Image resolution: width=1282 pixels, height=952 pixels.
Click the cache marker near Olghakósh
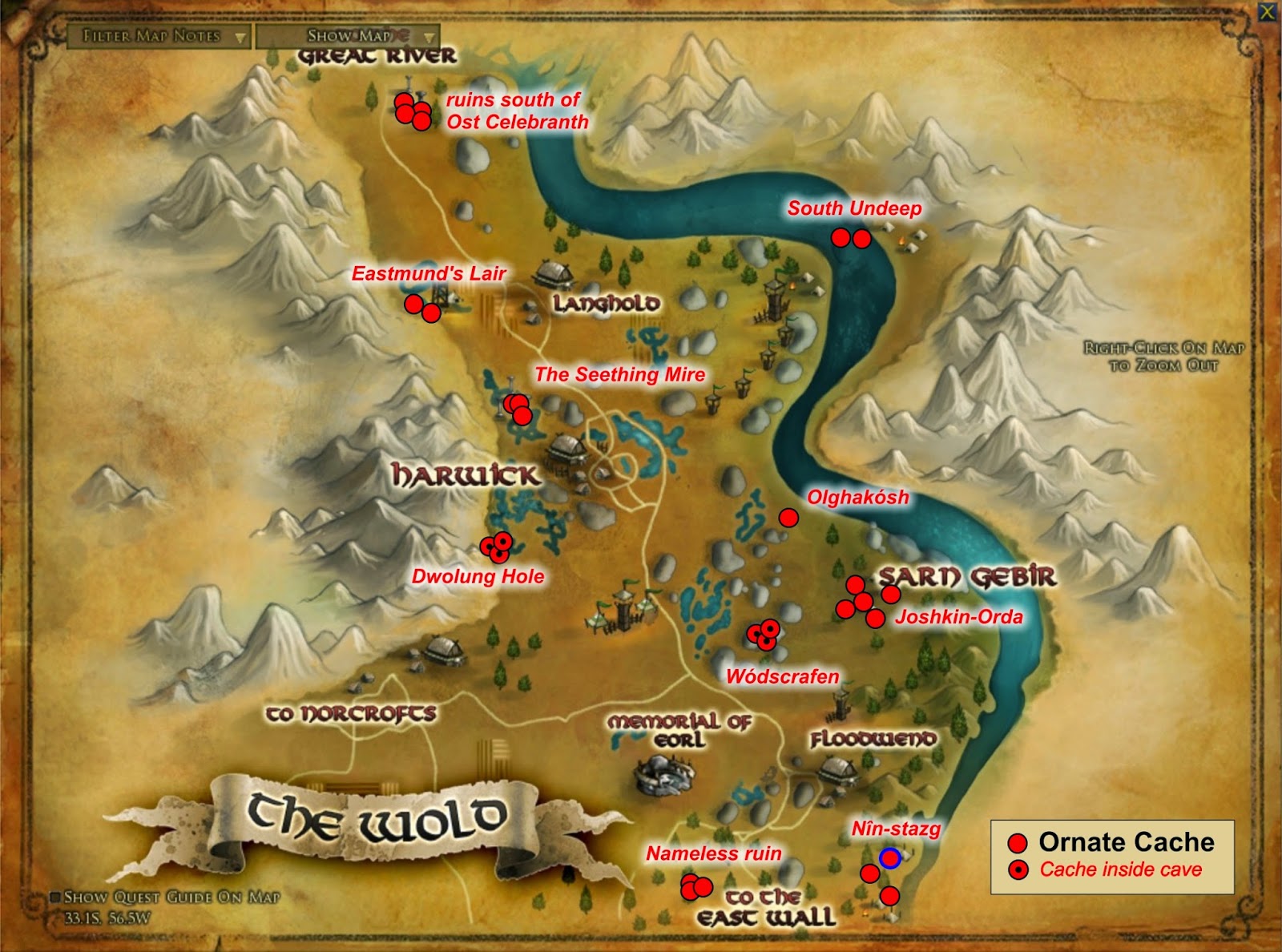[x=790, y=518]
